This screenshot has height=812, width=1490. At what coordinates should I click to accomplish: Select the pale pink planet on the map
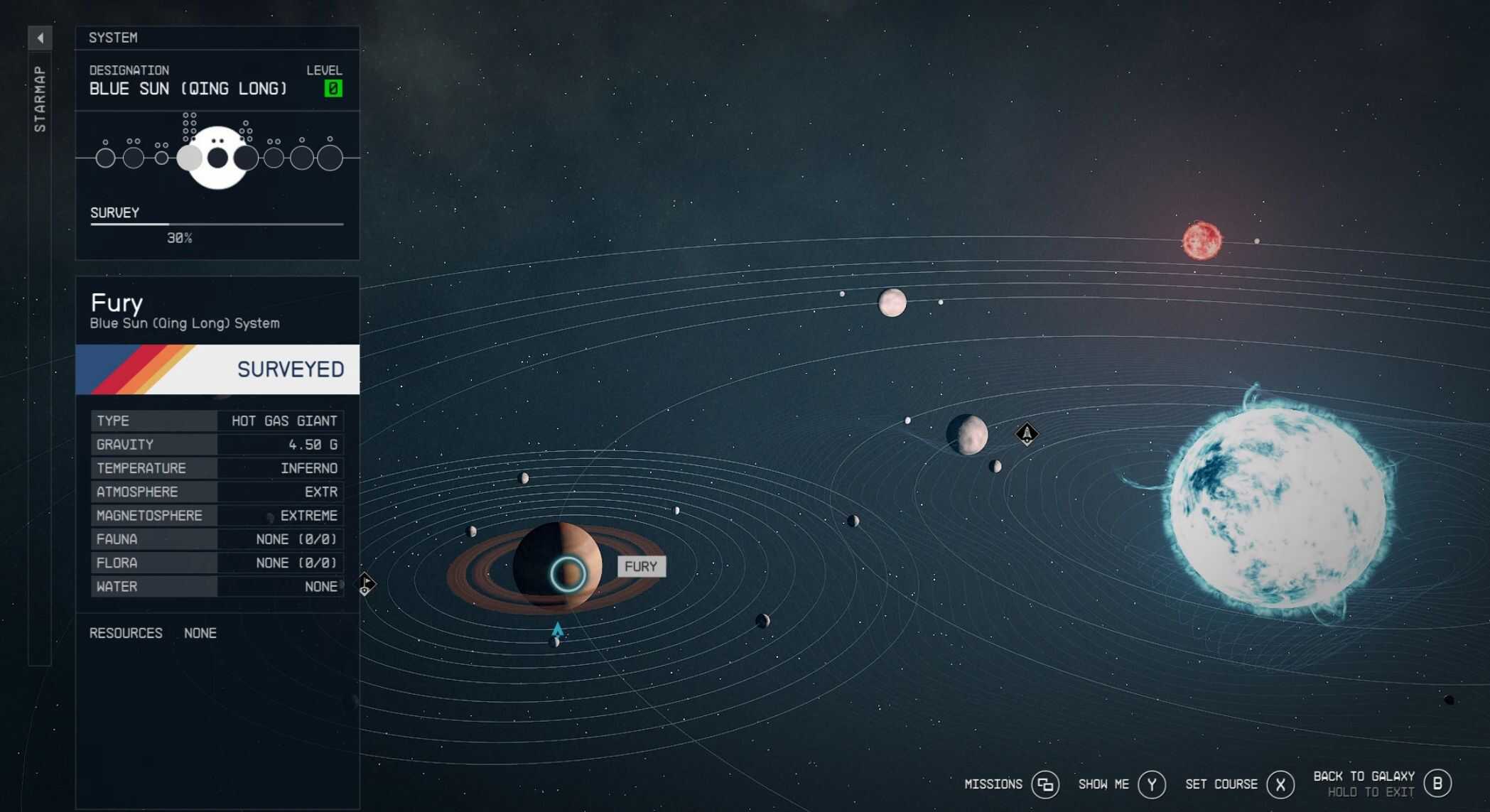[x=892, y=303]
